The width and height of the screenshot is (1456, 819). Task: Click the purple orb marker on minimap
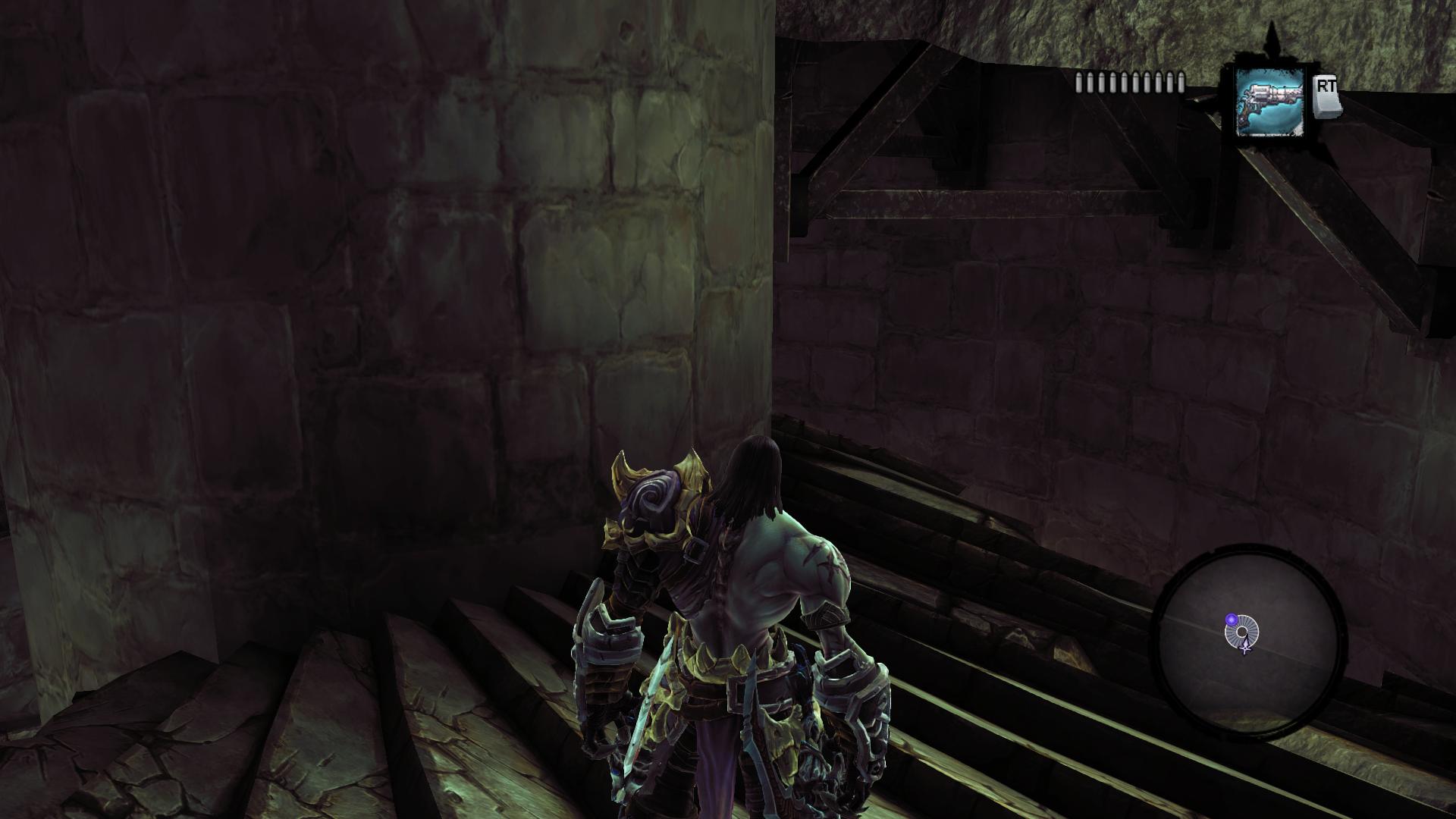tap(1232, 620)
